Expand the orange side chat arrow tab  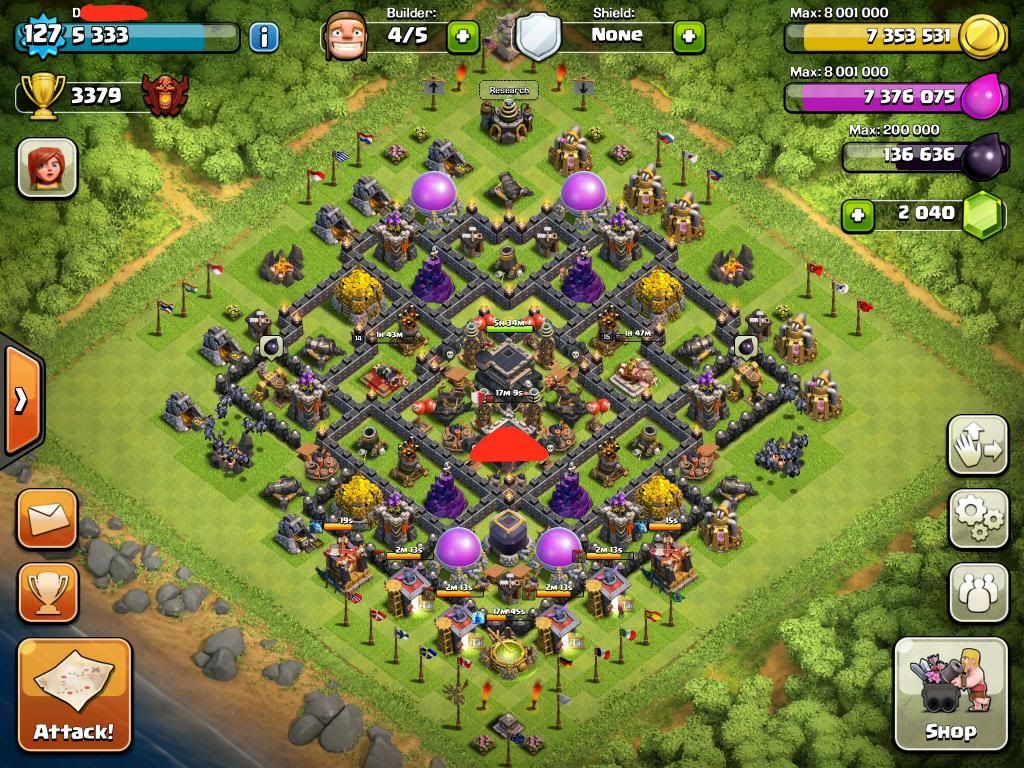point(21,400)
